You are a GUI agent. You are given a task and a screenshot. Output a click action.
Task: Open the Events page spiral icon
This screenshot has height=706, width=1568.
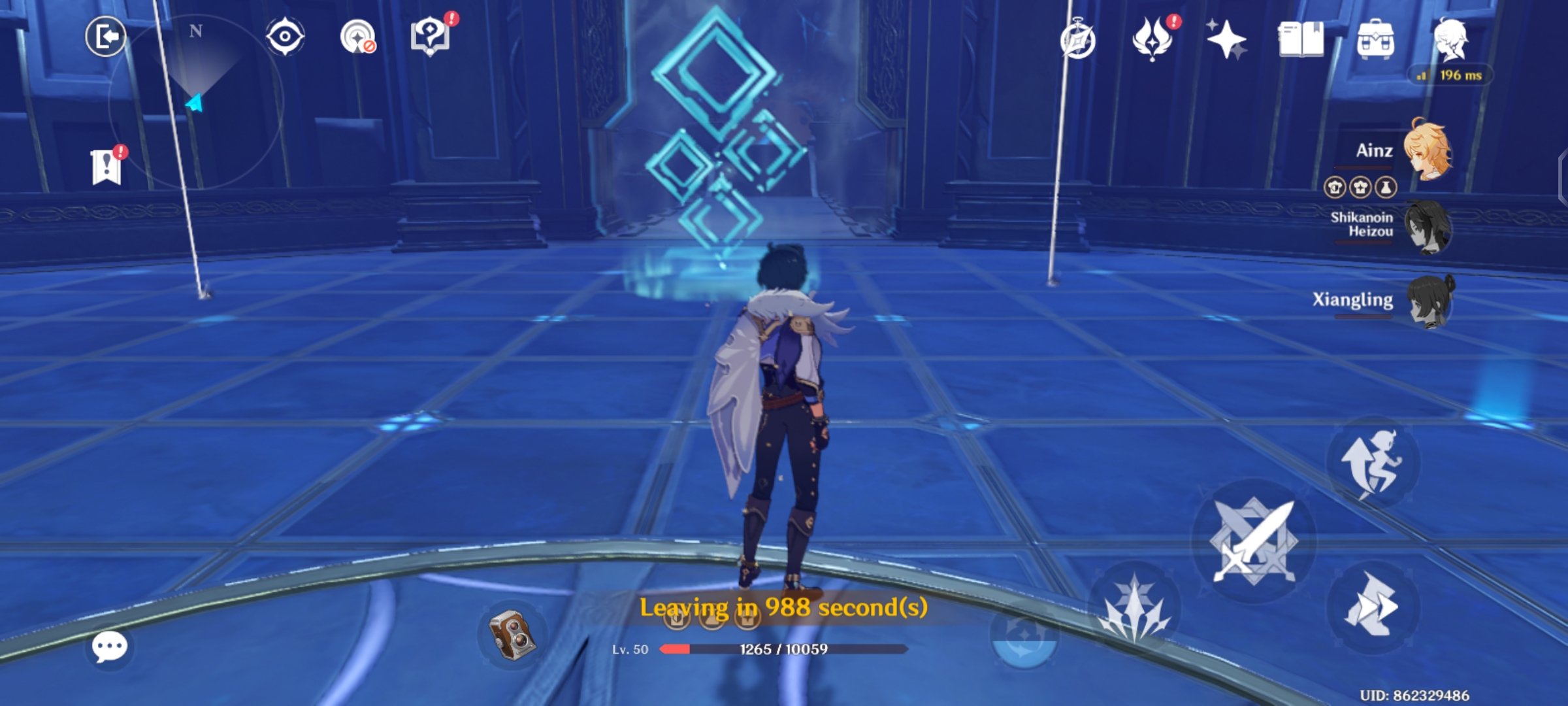click(x=1079, y=41)
